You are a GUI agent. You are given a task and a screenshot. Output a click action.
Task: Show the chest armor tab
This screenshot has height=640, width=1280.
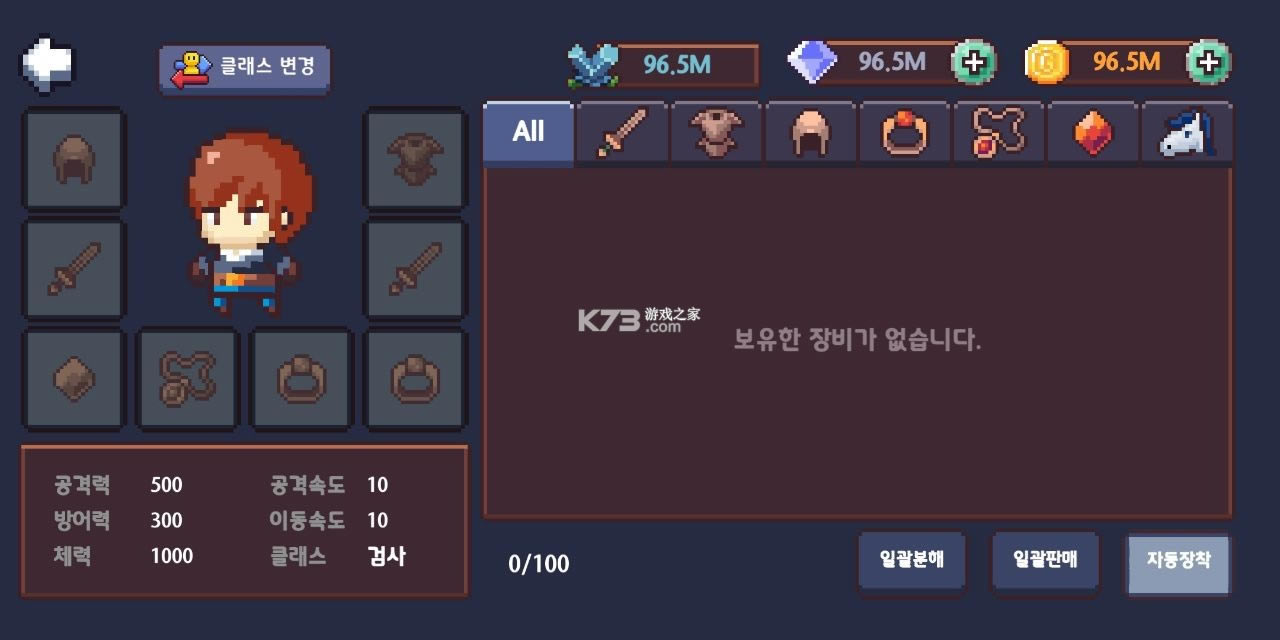coord(716,132)
